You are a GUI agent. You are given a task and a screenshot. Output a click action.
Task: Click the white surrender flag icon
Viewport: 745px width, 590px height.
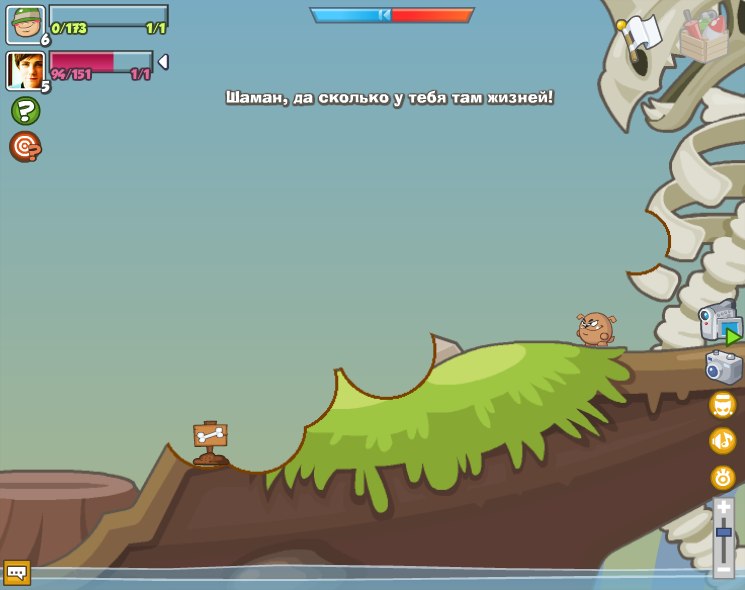640,33
